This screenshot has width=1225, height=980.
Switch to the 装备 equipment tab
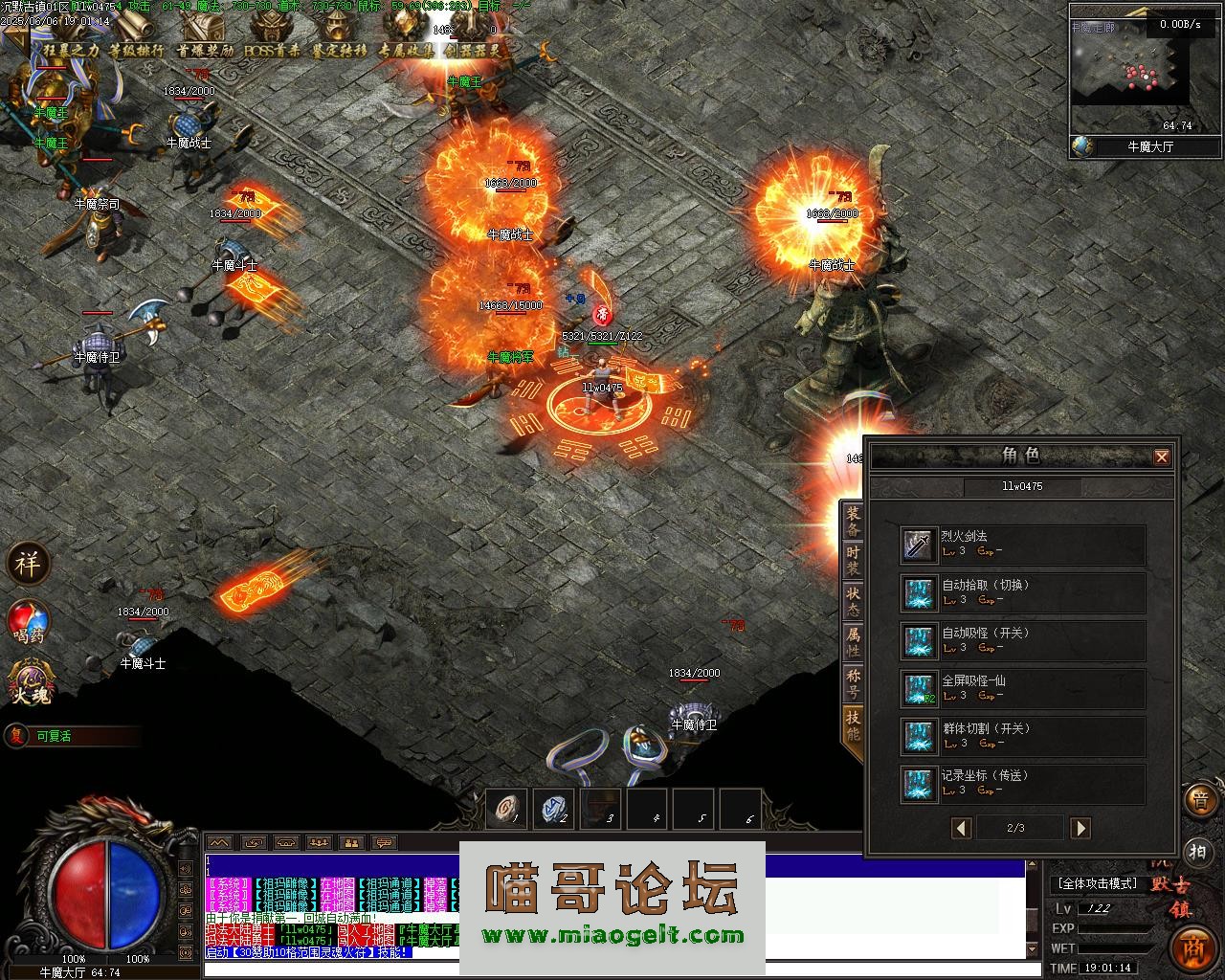pyautogui.click(x=853, y=522)
